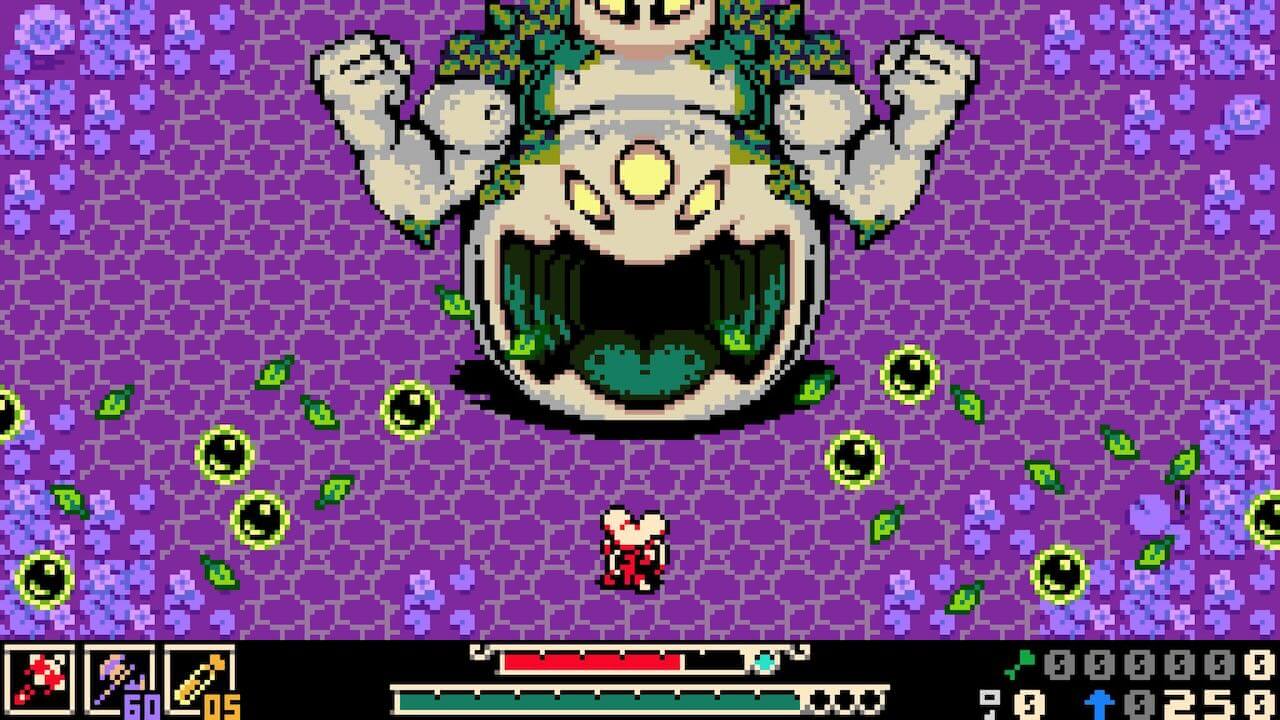This screenshot has width=1280, height=720.
Task: Select the golden wand slot showing 05
Action: coord(200,680)
